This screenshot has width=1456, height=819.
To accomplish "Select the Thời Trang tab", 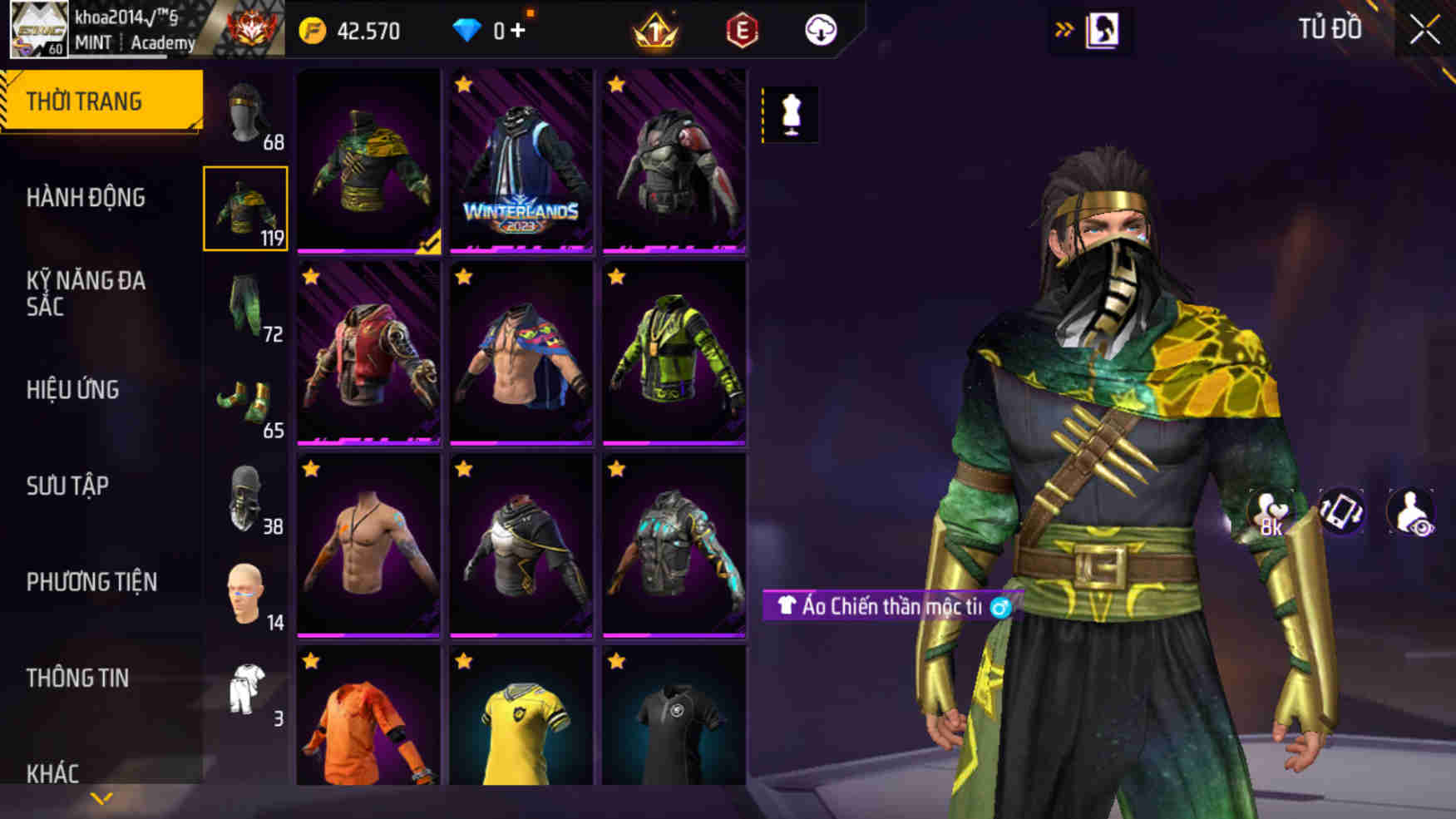I will (84, 101).
